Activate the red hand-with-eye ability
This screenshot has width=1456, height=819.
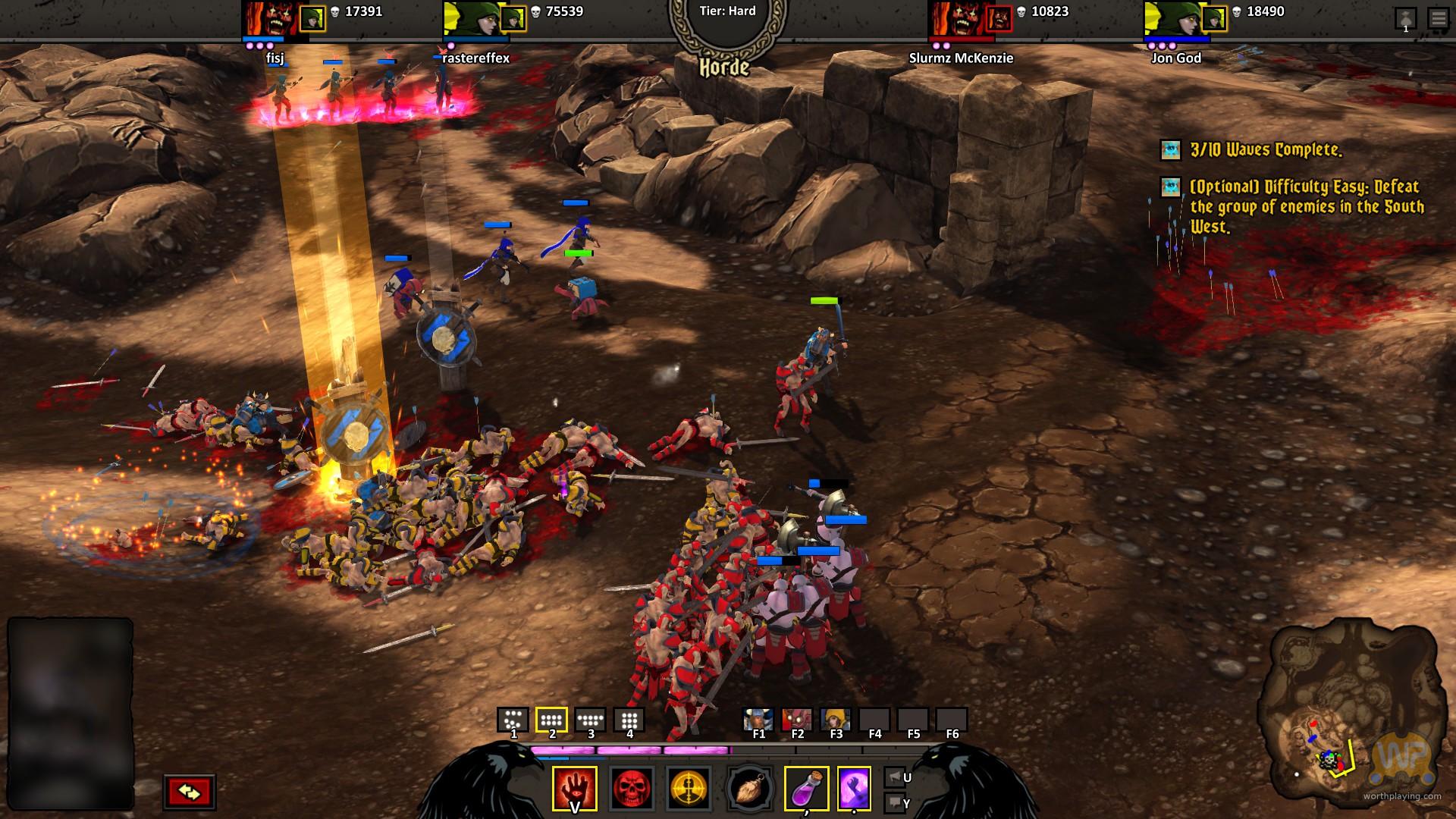click(x=574, y=789)
